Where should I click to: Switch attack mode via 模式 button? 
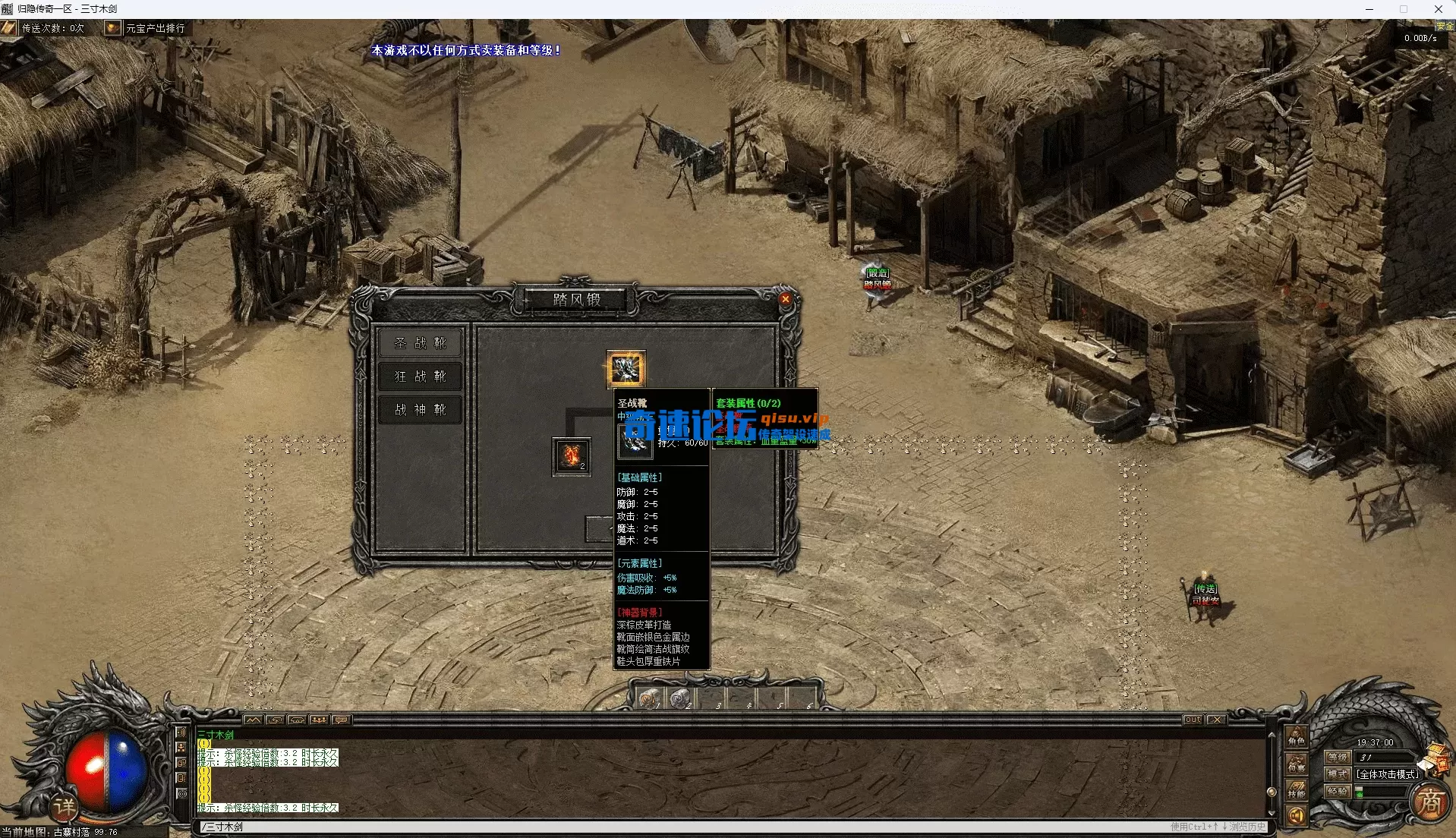pos(1337,774)
